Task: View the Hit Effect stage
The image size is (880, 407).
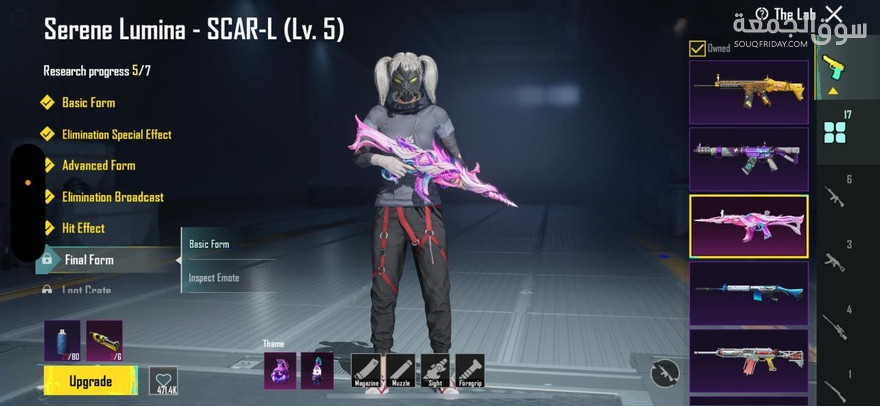Action: click(83, 228)
